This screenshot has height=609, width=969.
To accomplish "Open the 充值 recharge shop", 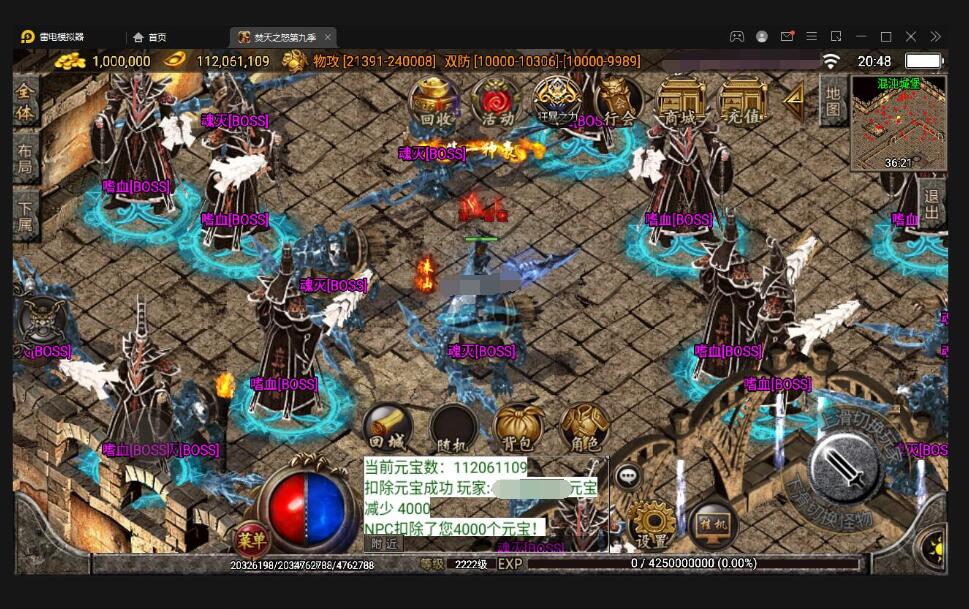I will point(743,102).
